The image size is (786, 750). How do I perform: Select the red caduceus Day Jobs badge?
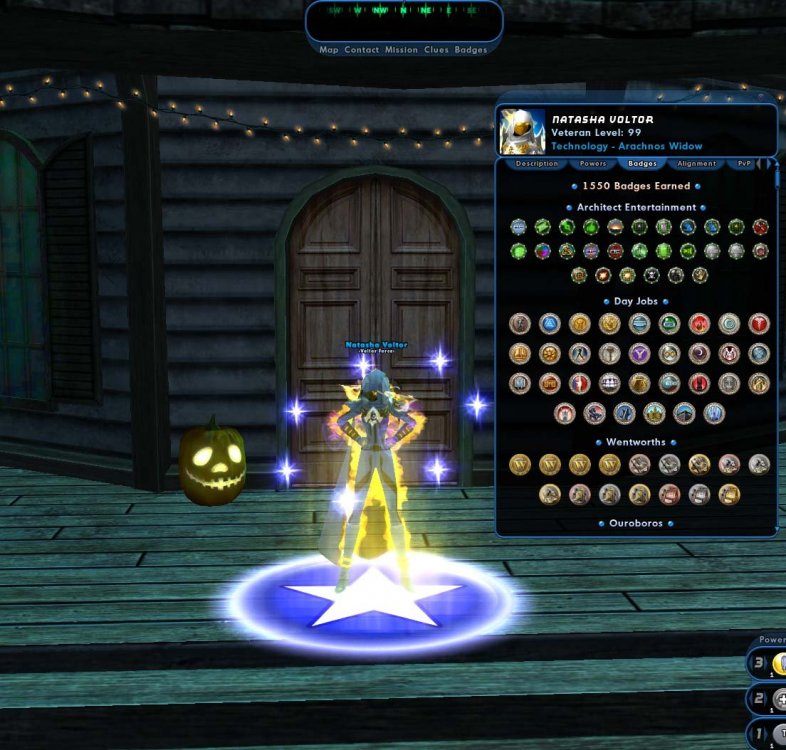pos(759,323)
